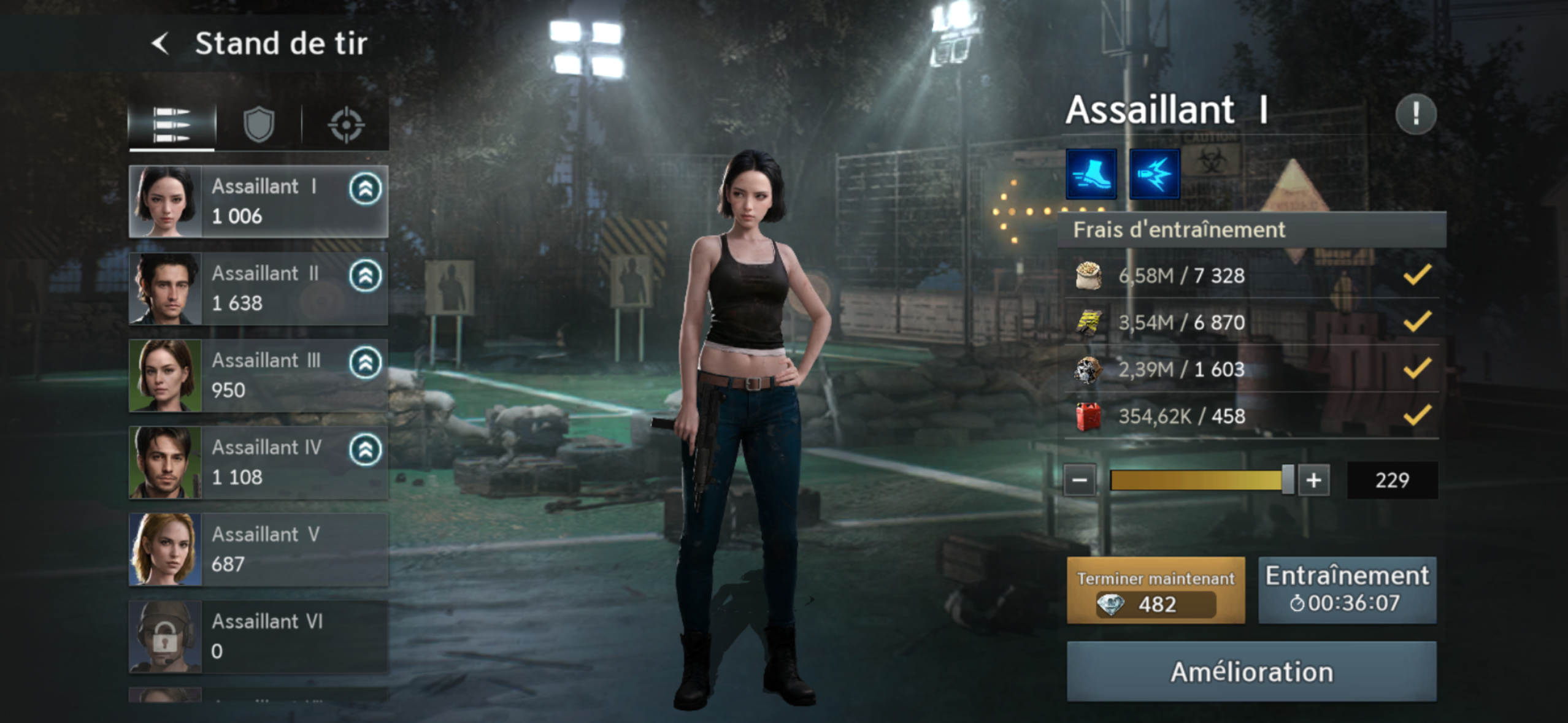Switch to the bullets troop tab
Image resolution: width=1568 pixels, height=723 pixels.
(x=172, y=124)
